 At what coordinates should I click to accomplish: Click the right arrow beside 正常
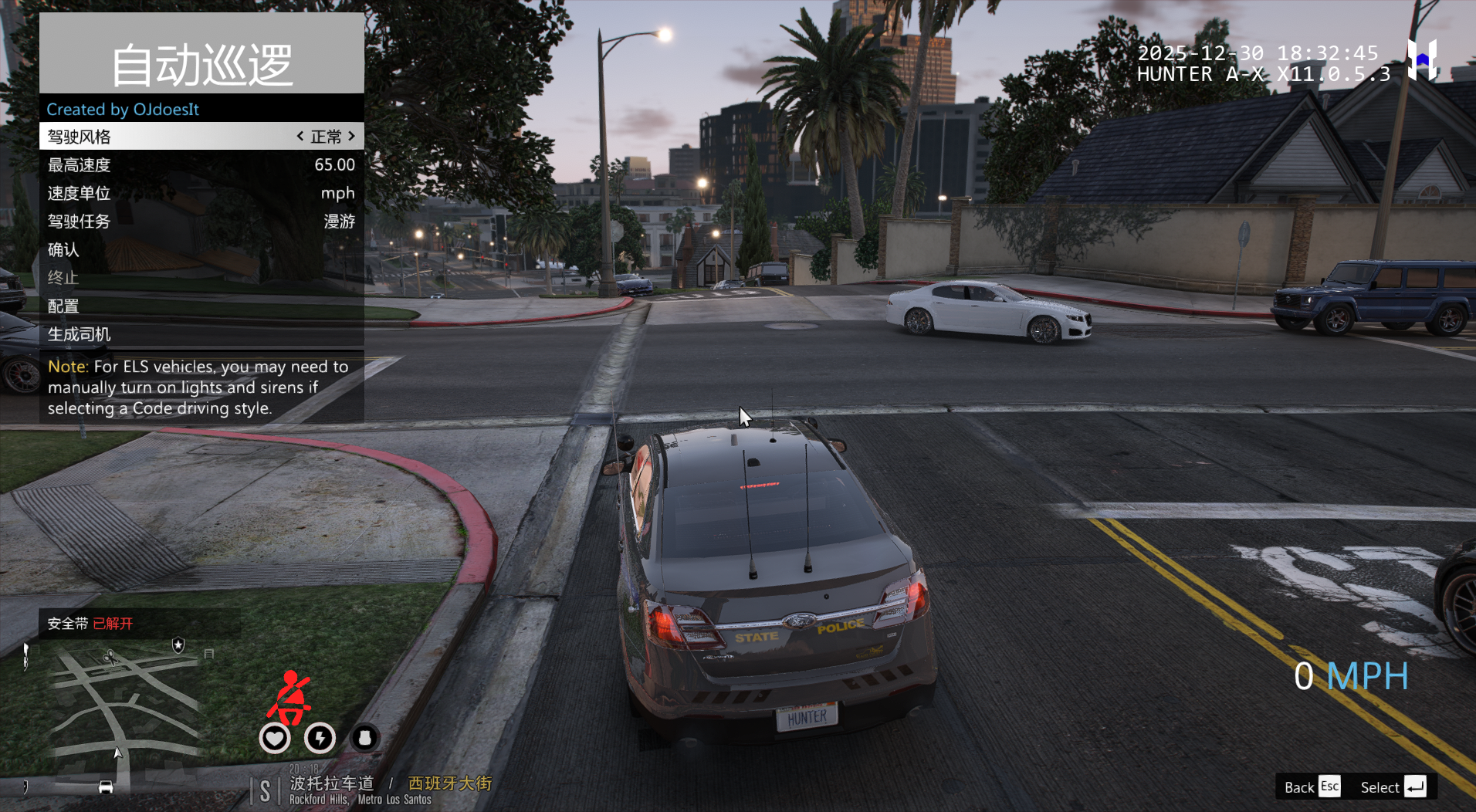point(352,137)
